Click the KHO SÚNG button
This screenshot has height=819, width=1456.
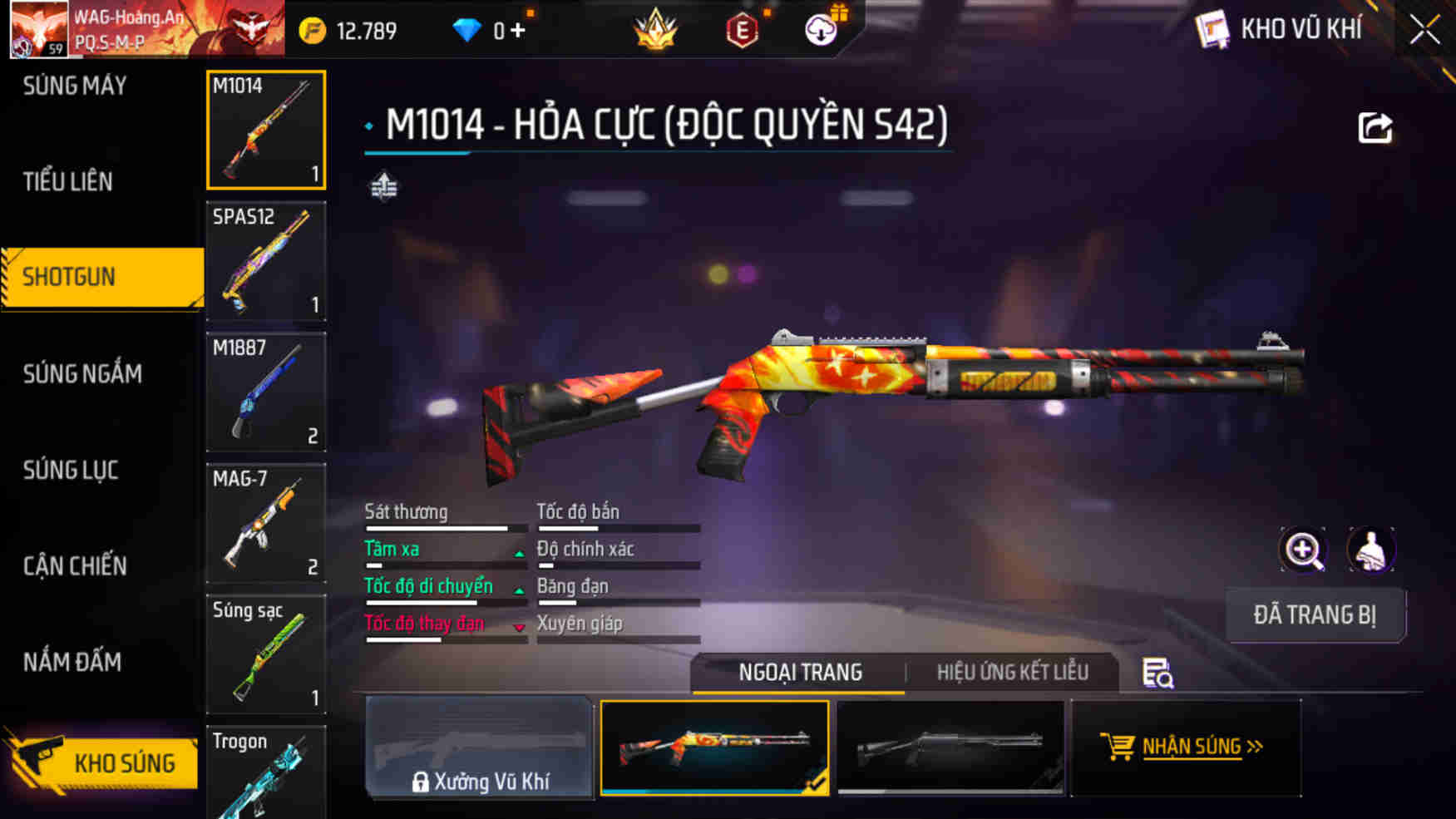point(104,762)
